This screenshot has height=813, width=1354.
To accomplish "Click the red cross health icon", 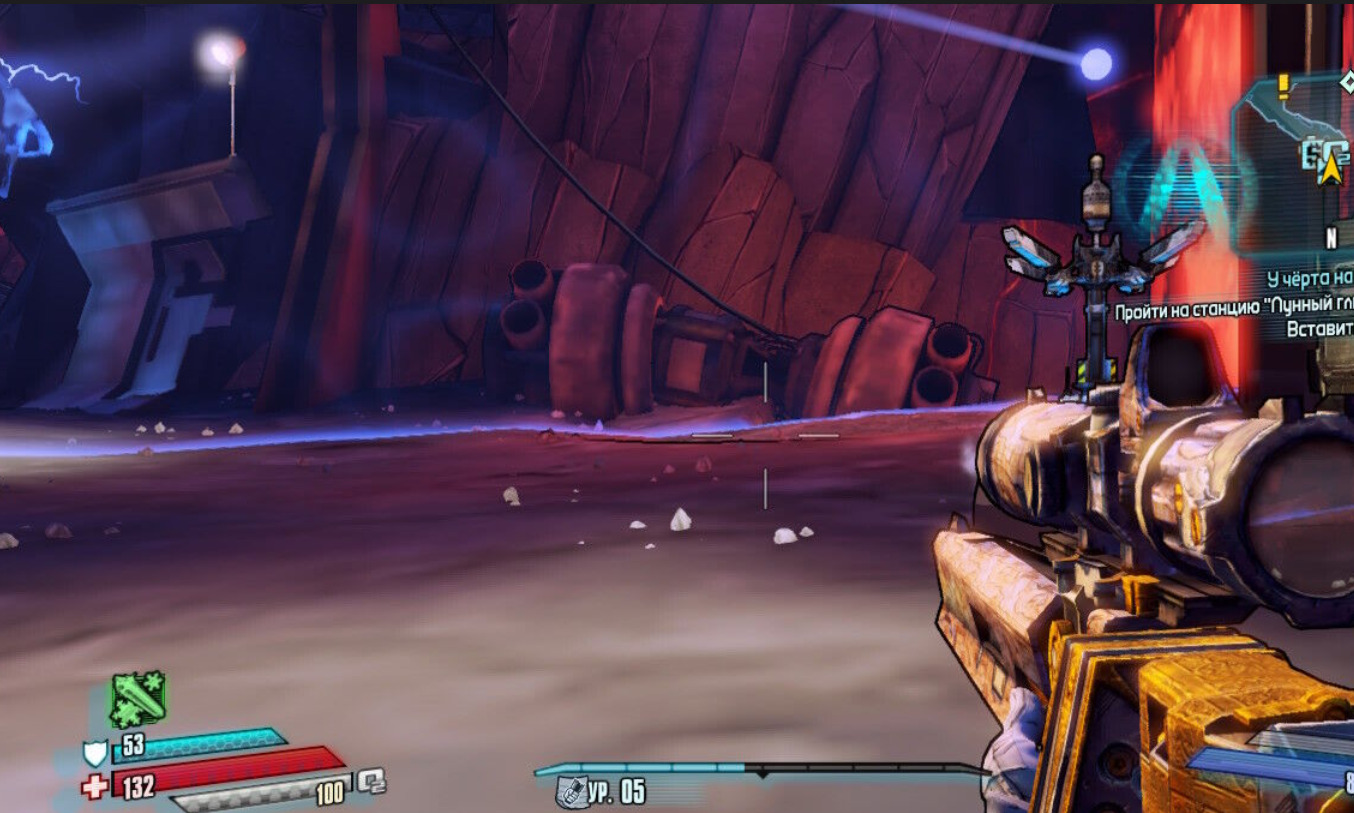I will coord(96,787).
